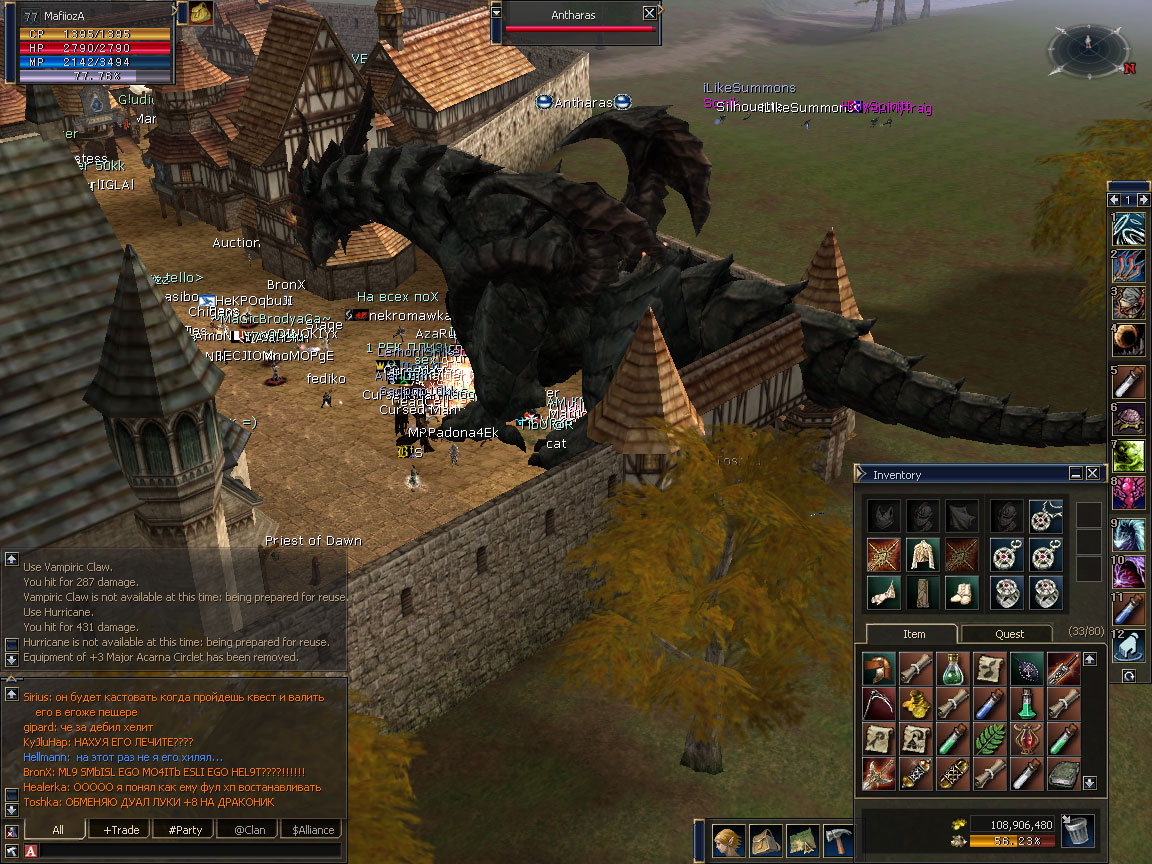1152x864 pixels.
Task: Select the Item tab in inventory
Action: [x=914, y=634]
